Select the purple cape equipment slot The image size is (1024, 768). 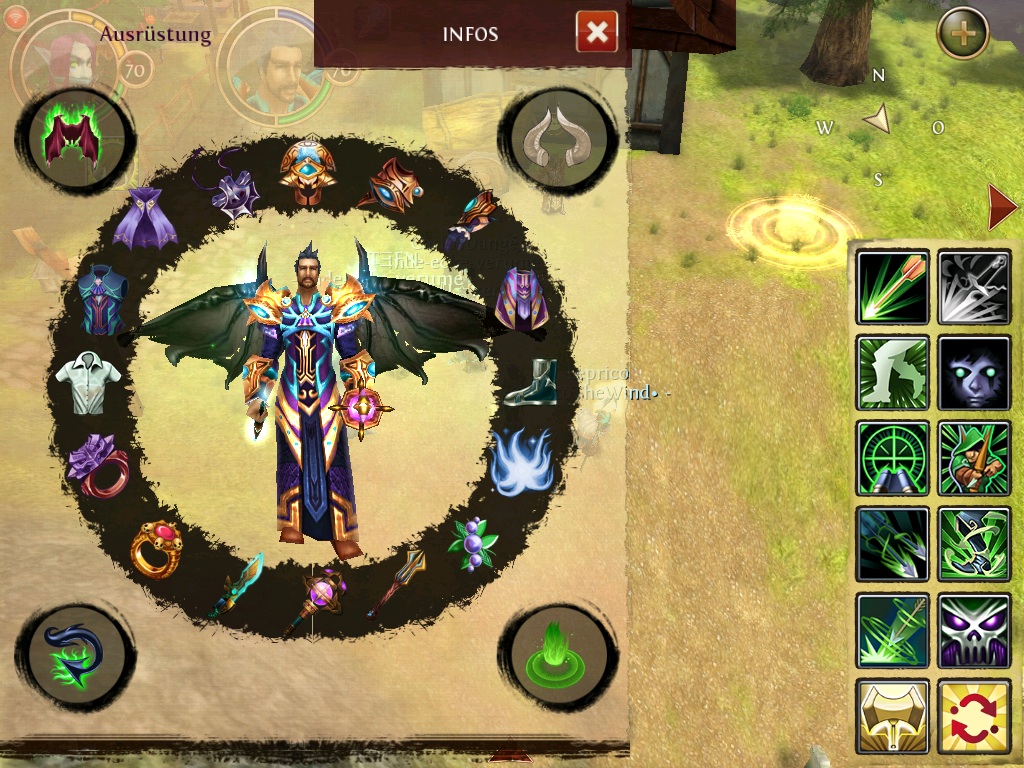pyautogui.click(x=145, y=220)
